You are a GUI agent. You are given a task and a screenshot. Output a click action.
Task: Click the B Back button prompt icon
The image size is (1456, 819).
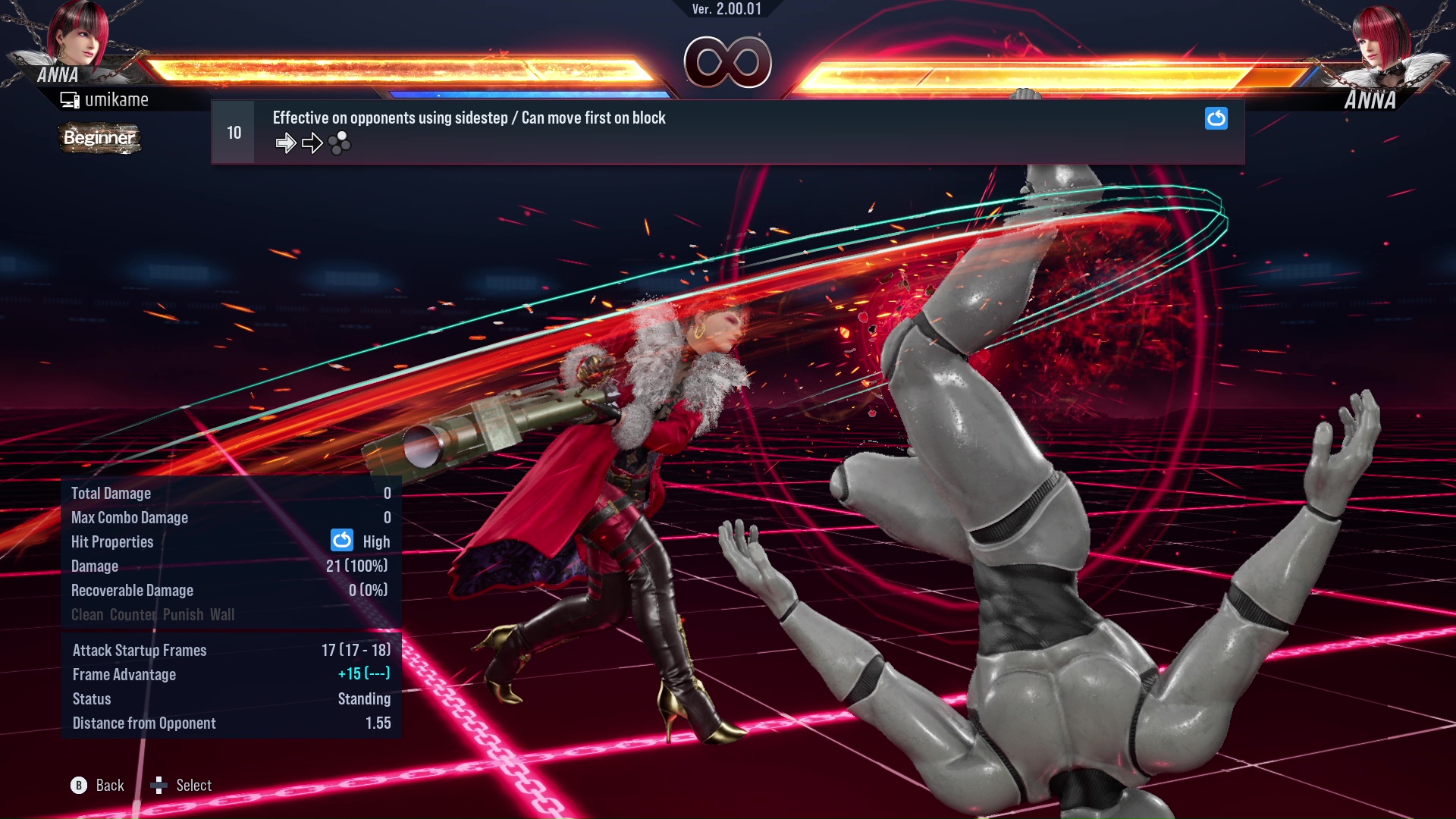[78, 785]
